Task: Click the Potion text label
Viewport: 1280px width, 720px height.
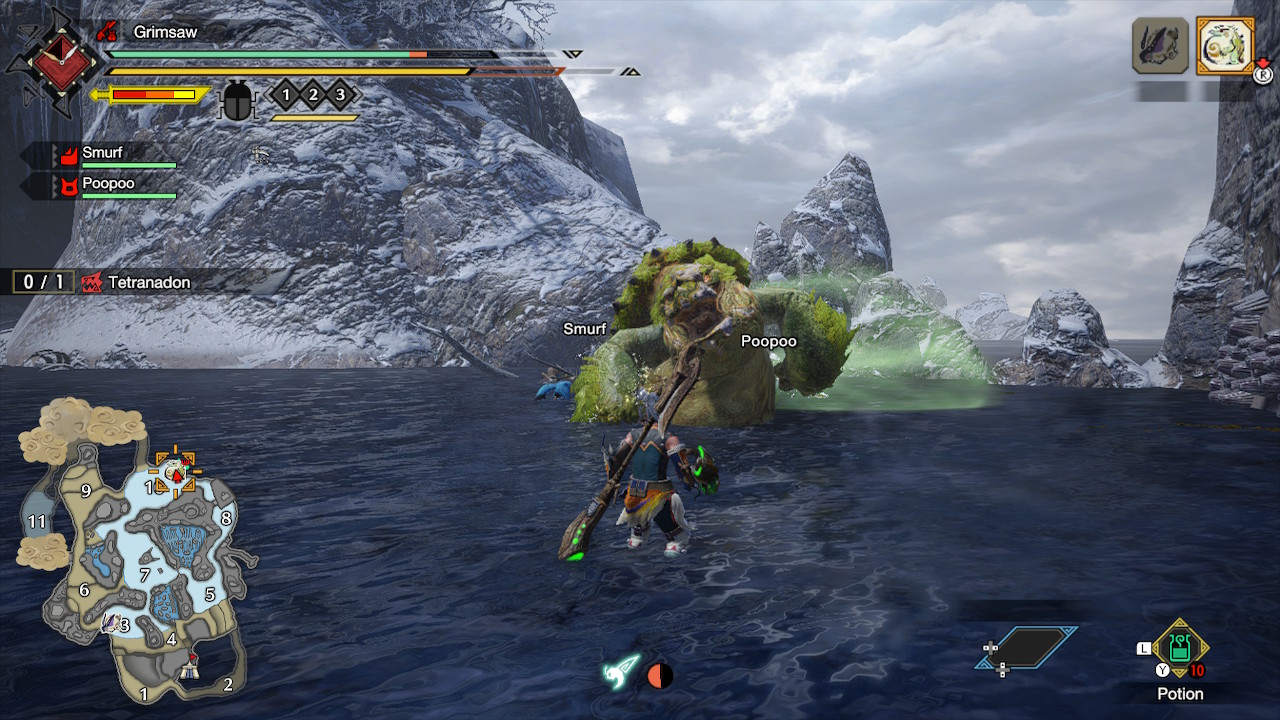Action: click(x=1179, y=694)
